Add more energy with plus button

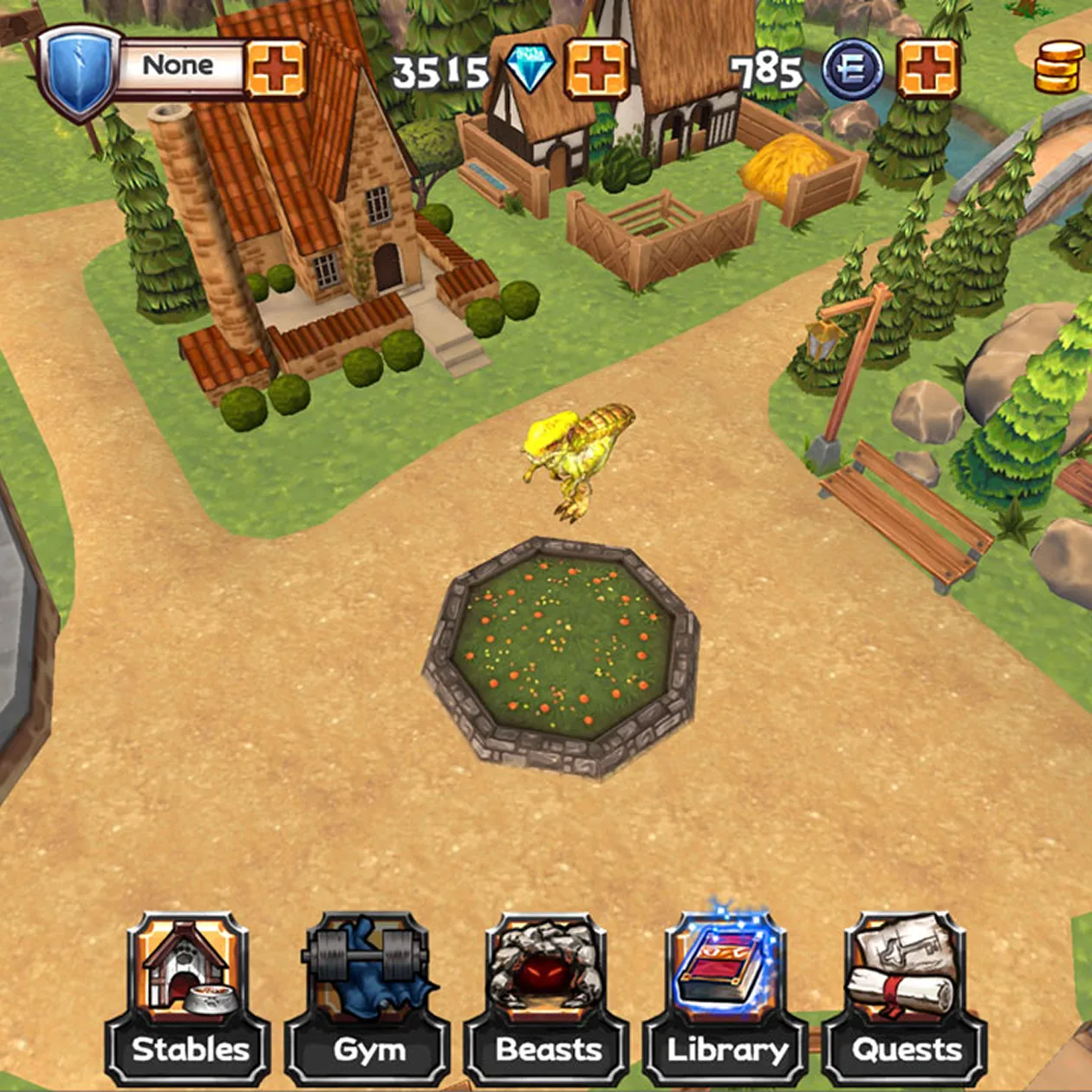click(x=928, y=68)
